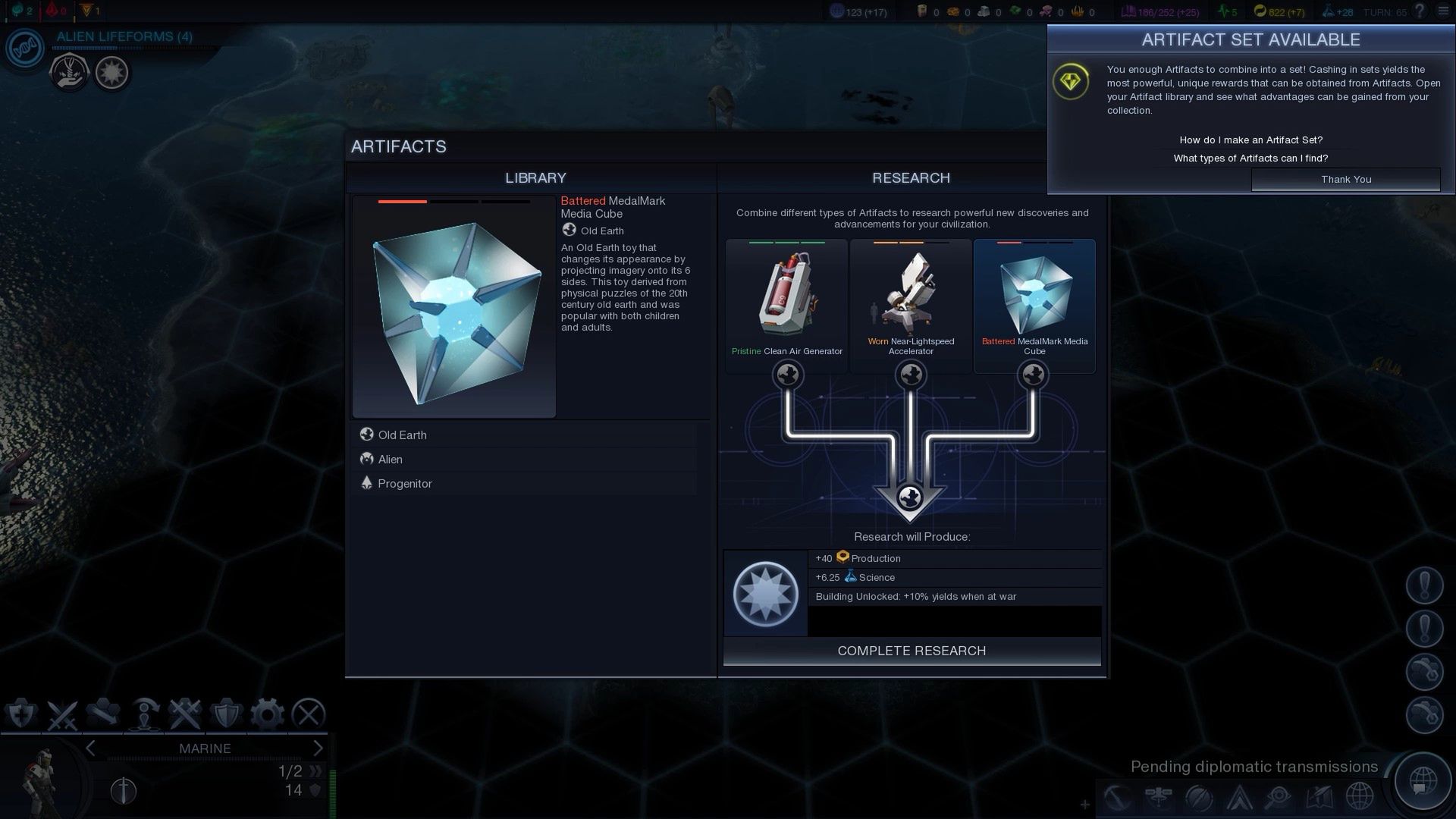This screenshot has height=819, width=1456.
Task: Select the previous unit arrow
Action: tap(91, 748)
